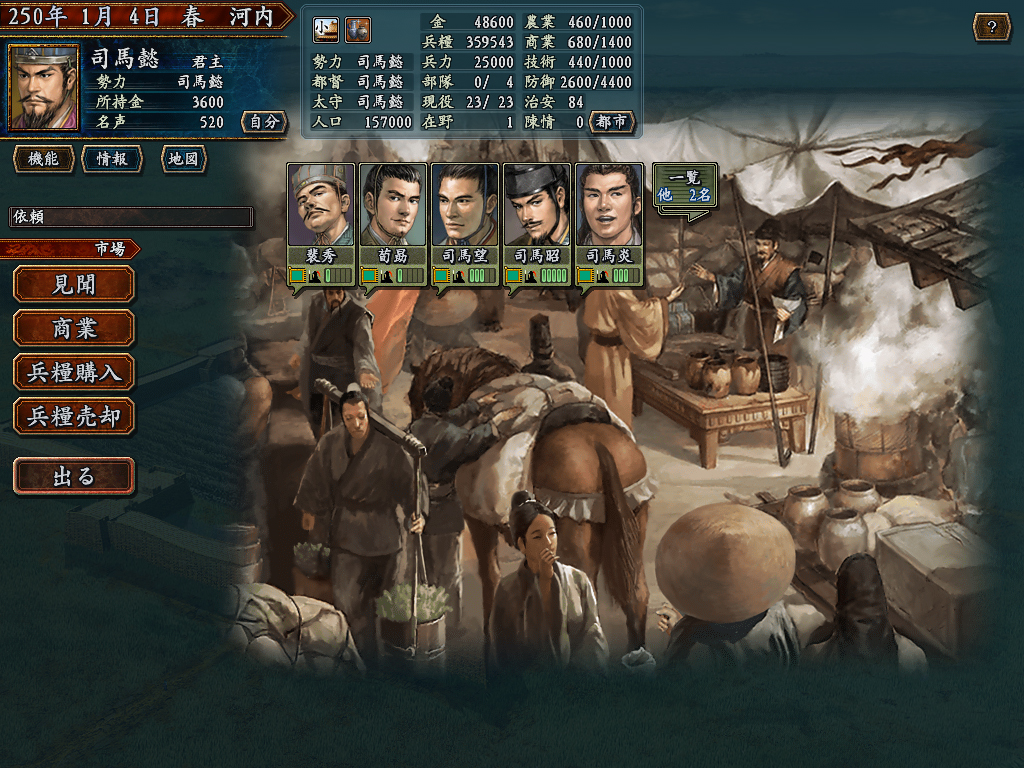Click Sima Yi's ruler portrait
This screenshot has height=768, width=1024.
pos(44,88)
